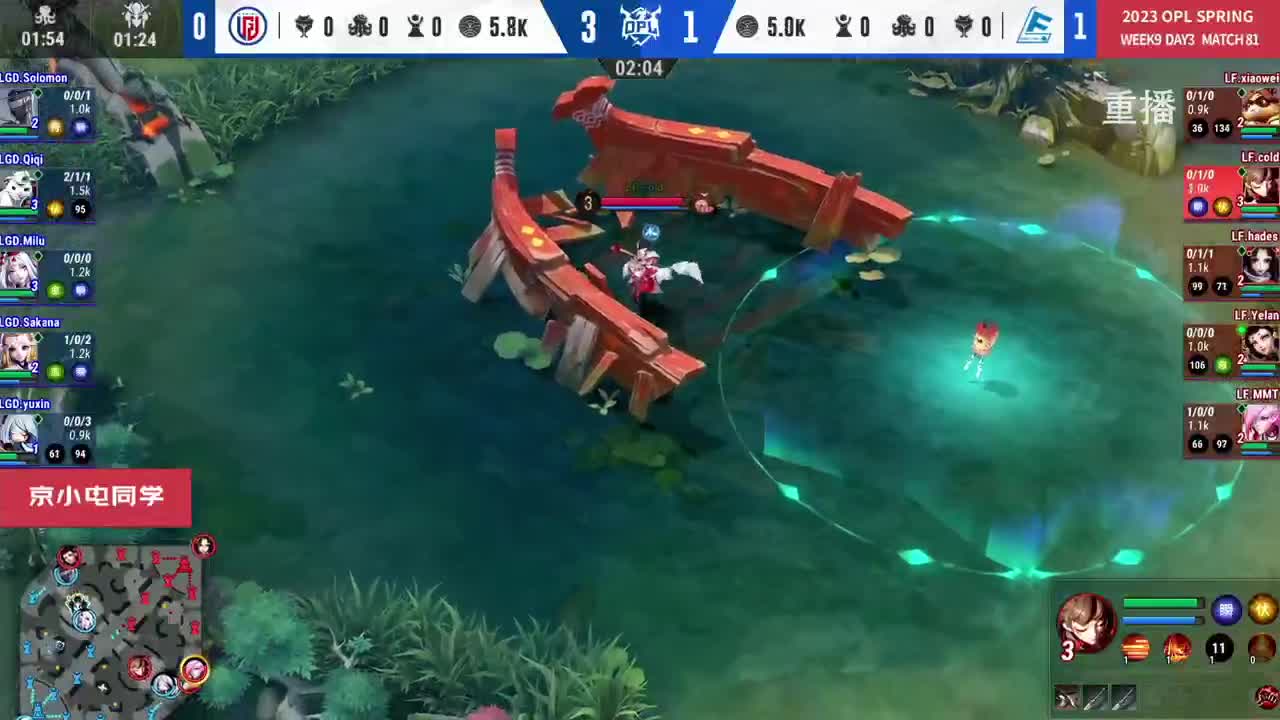
Task: Select the hero's first skill ability icon
Action: point(1134,650)
